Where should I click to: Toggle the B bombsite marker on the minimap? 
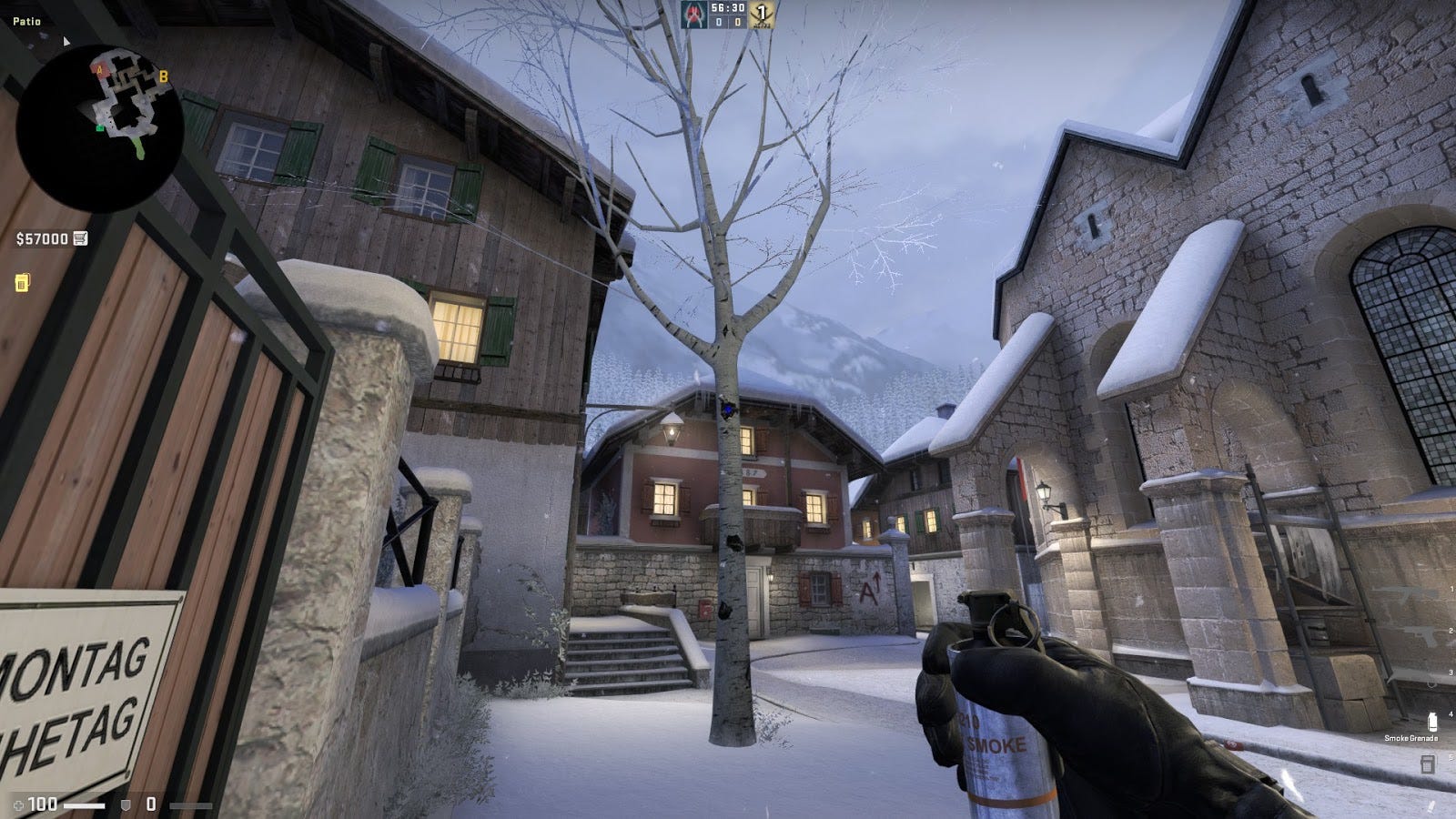[x=165, y=76]
